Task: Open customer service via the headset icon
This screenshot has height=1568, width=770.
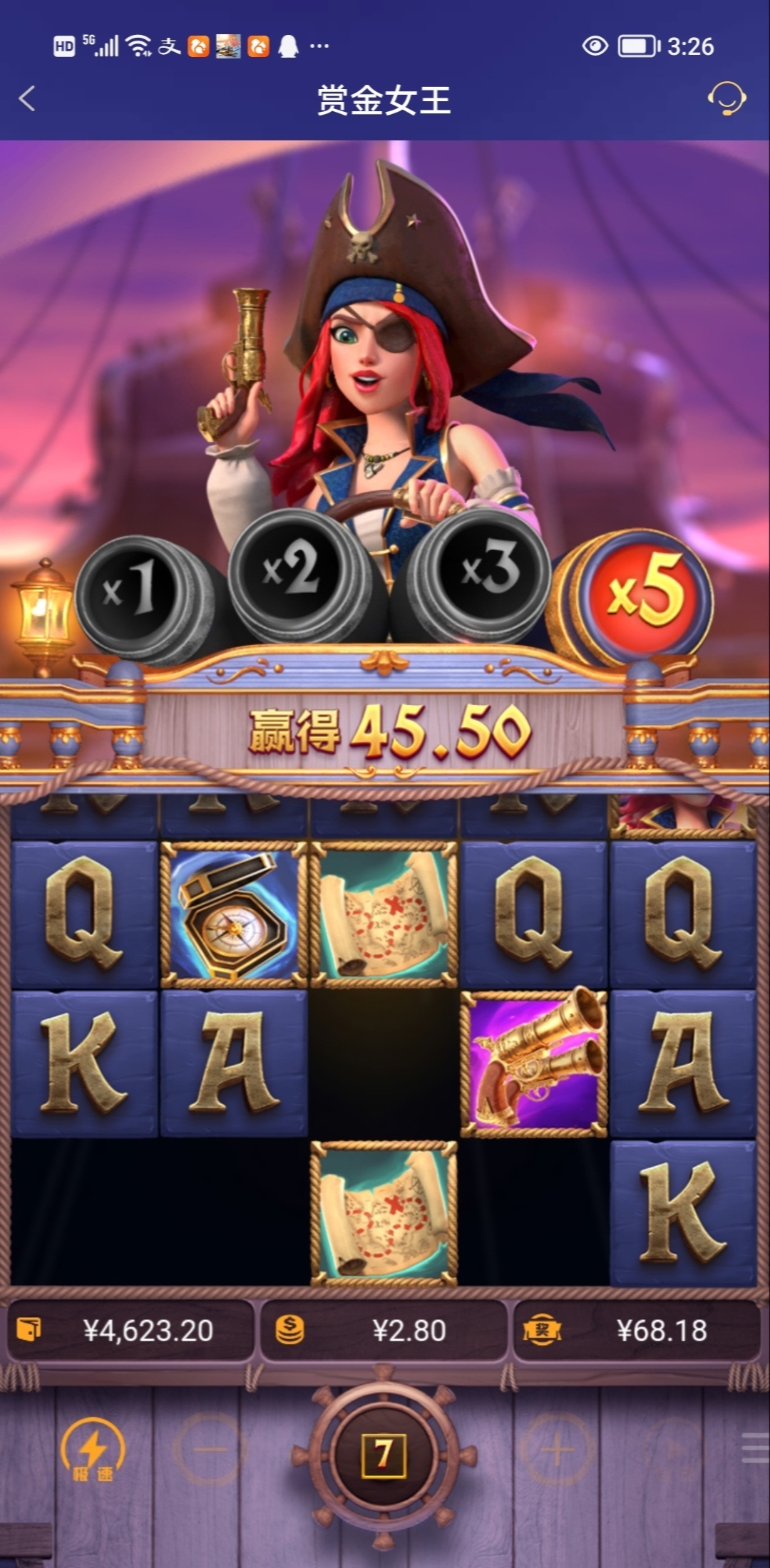Action: (x=726, y=99)
